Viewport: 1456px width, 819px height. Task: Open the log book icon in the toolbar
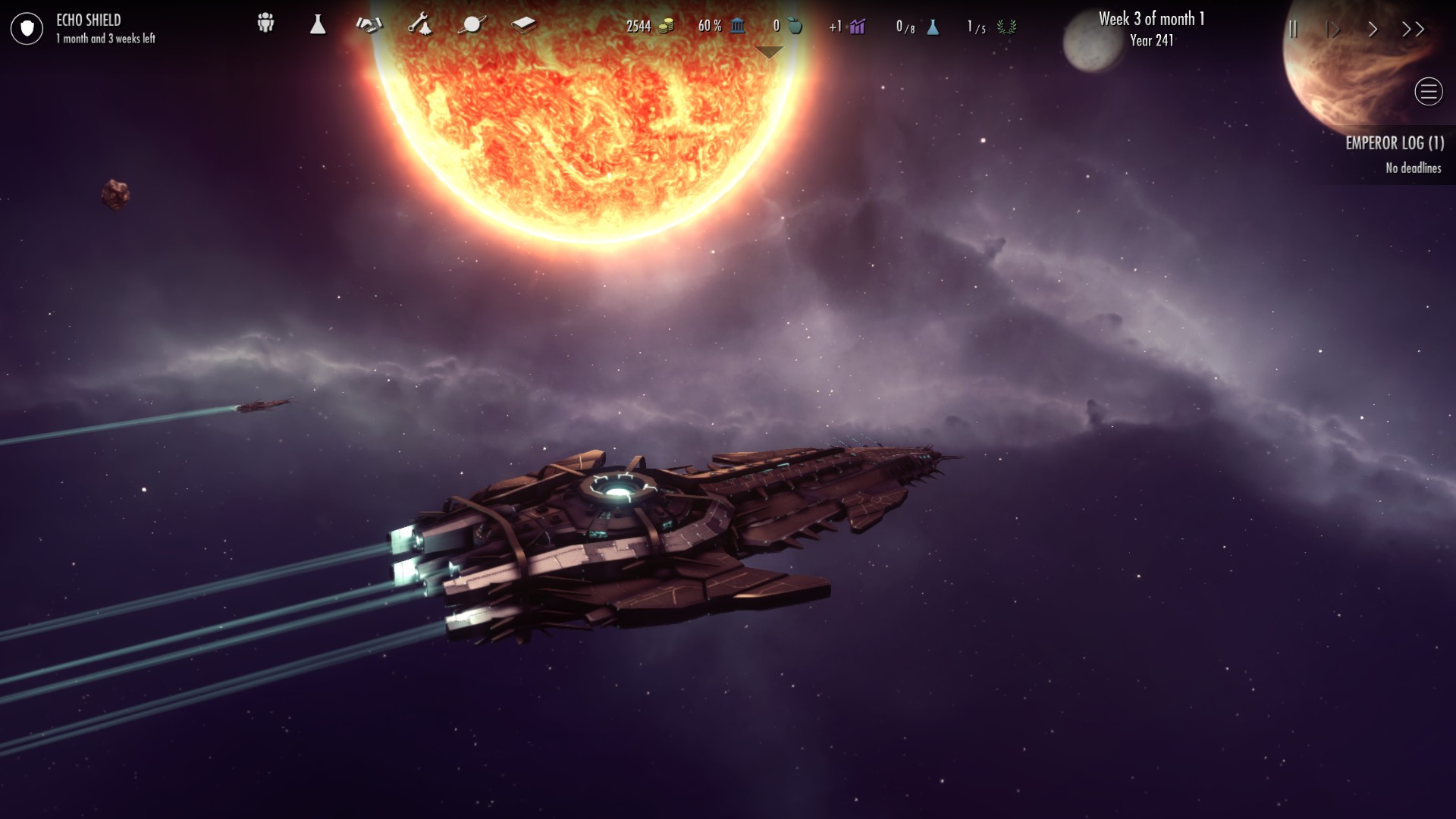click(523, 24)
